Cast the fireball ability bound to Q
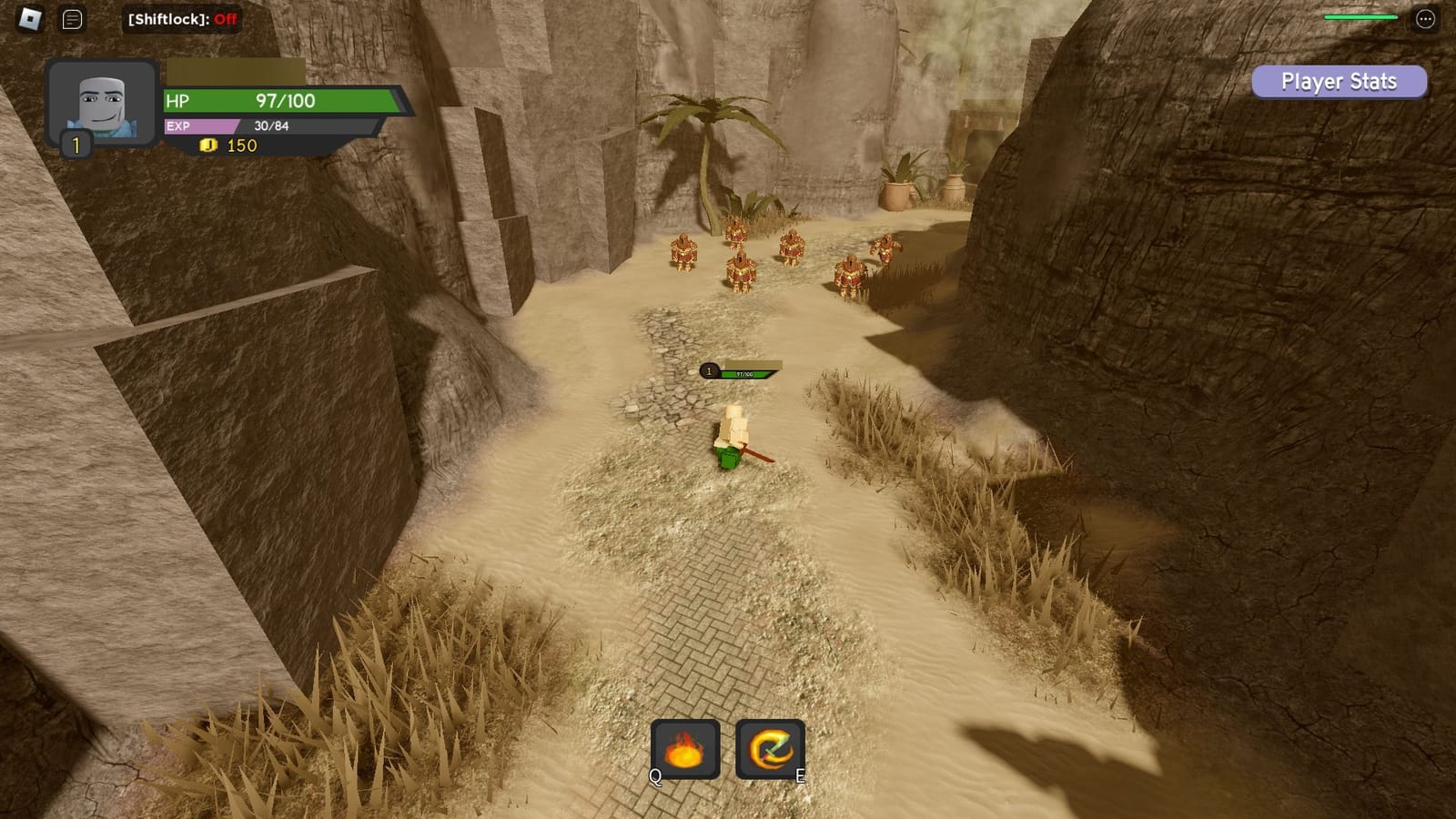The height and width of the screenshot is (819, 1456). 684,748
